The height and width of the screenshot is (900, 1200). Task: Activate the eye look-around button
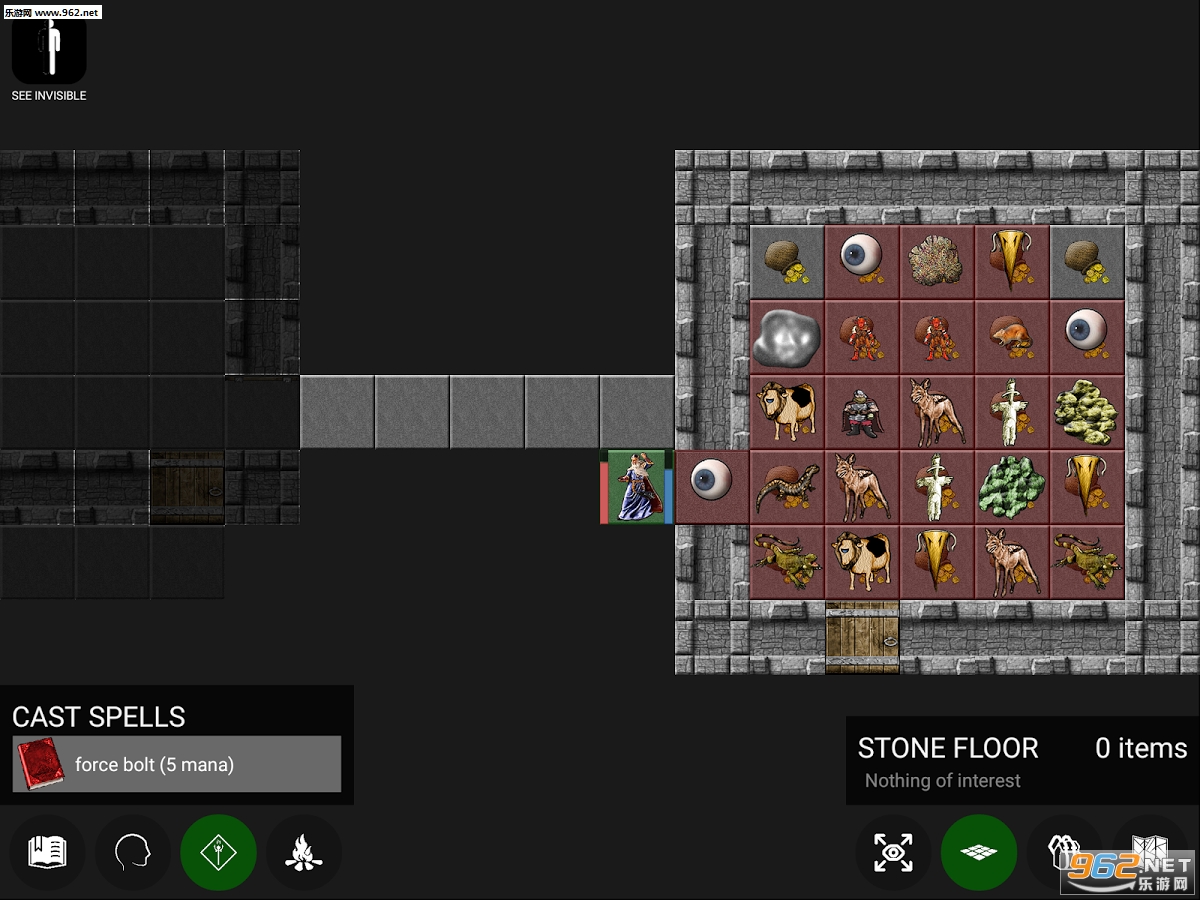[x=893, y=852]
